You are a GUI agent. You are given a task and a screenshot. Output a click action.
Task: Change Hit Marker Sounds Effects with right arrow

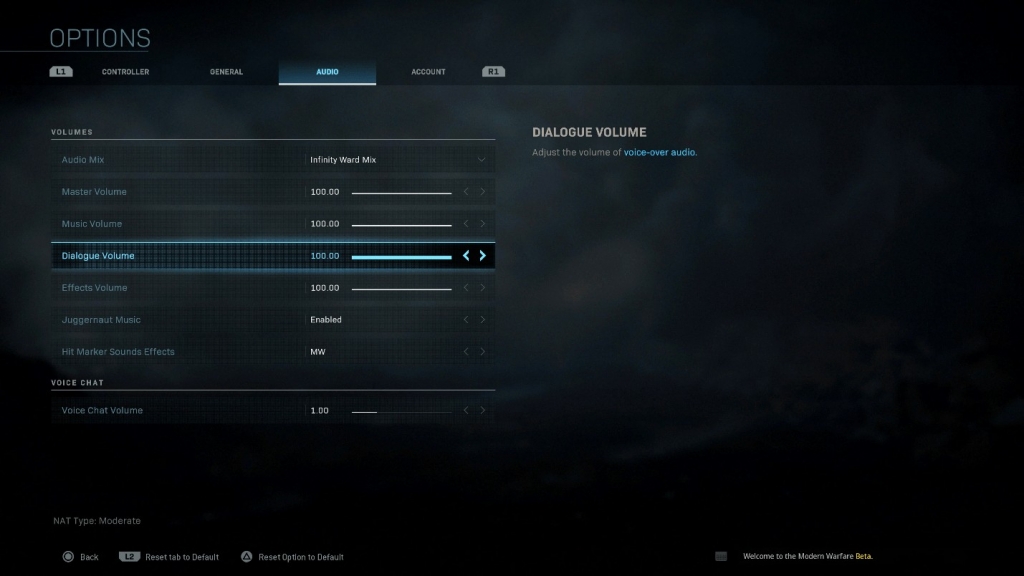[483, 352]
